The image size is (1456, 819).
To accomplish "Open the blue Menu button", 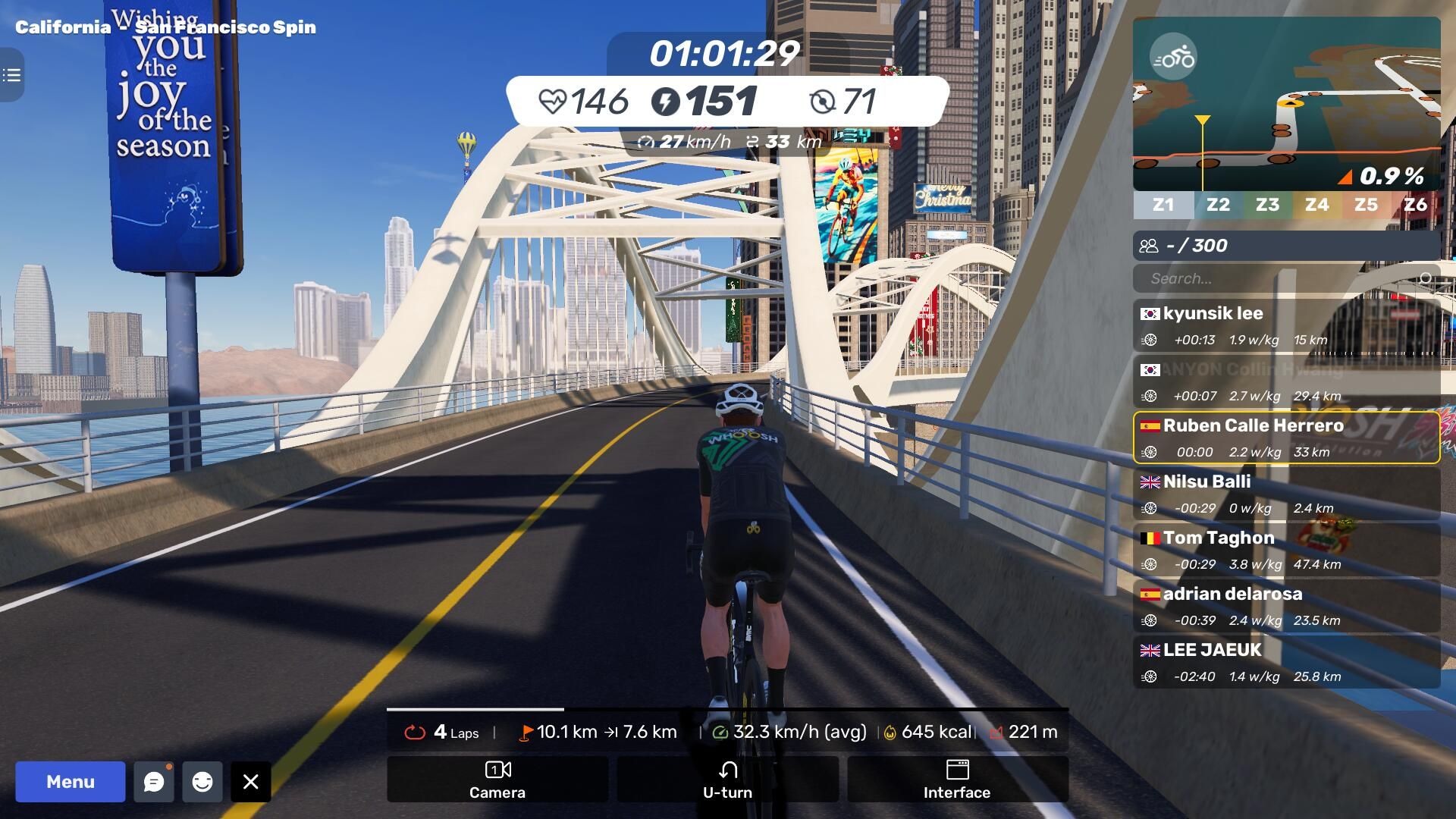I will coord(70,782).
